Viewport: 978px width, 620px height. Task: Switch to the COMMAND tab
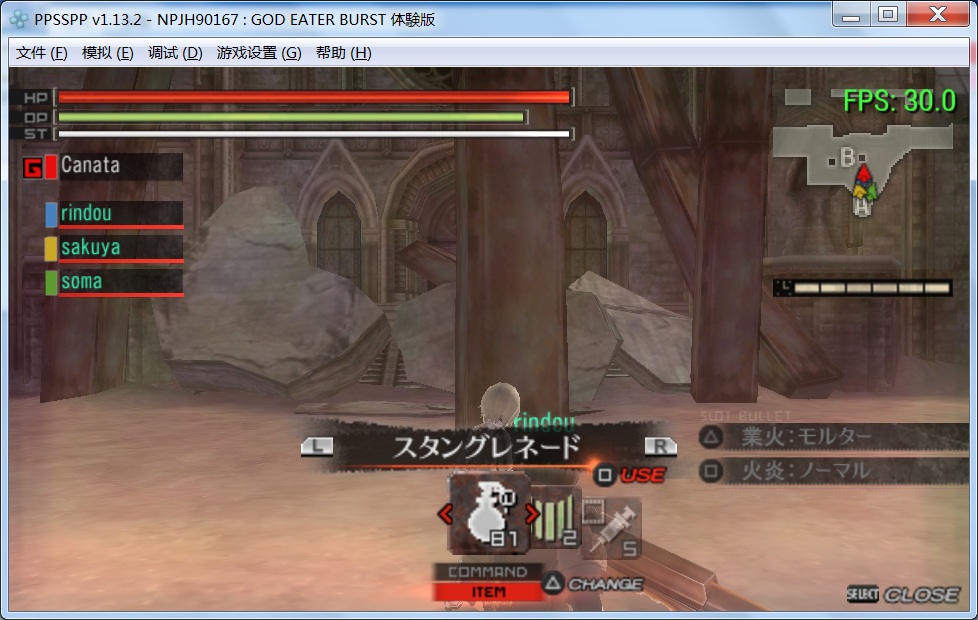(x=487, y=572)
